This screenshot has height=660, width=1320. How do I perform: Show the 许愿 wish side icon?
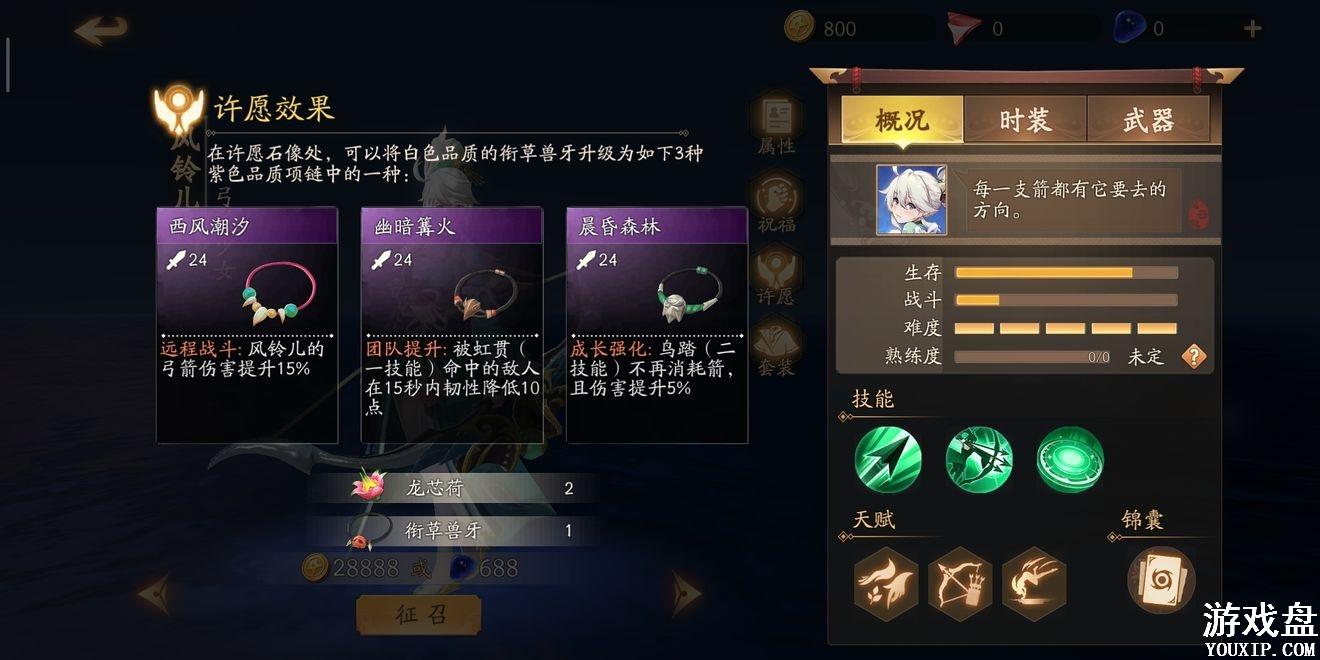click(x=776, y=275)
